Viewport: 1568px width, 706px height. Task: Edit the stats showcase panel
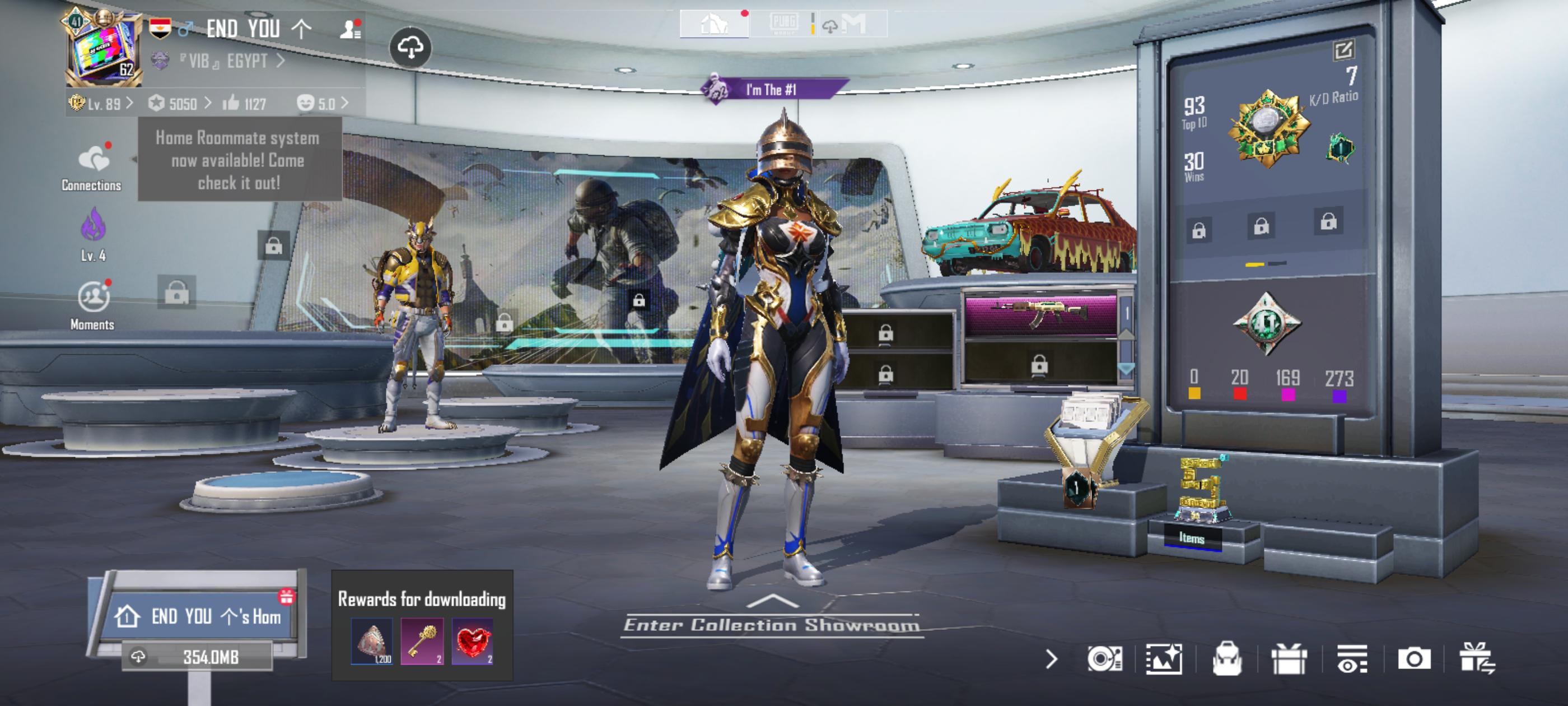[x=1343, y=50]
